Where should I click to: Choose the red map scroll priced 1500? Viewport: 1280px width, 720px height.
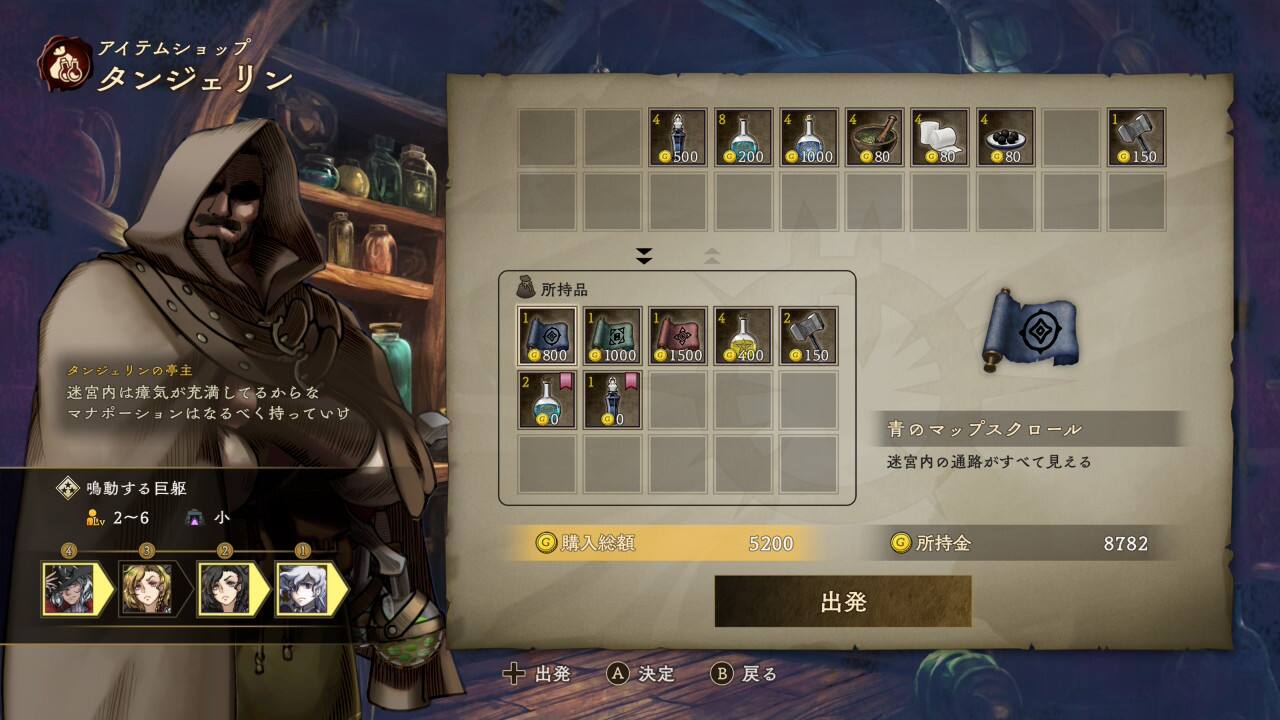click(x=678, y=336)
